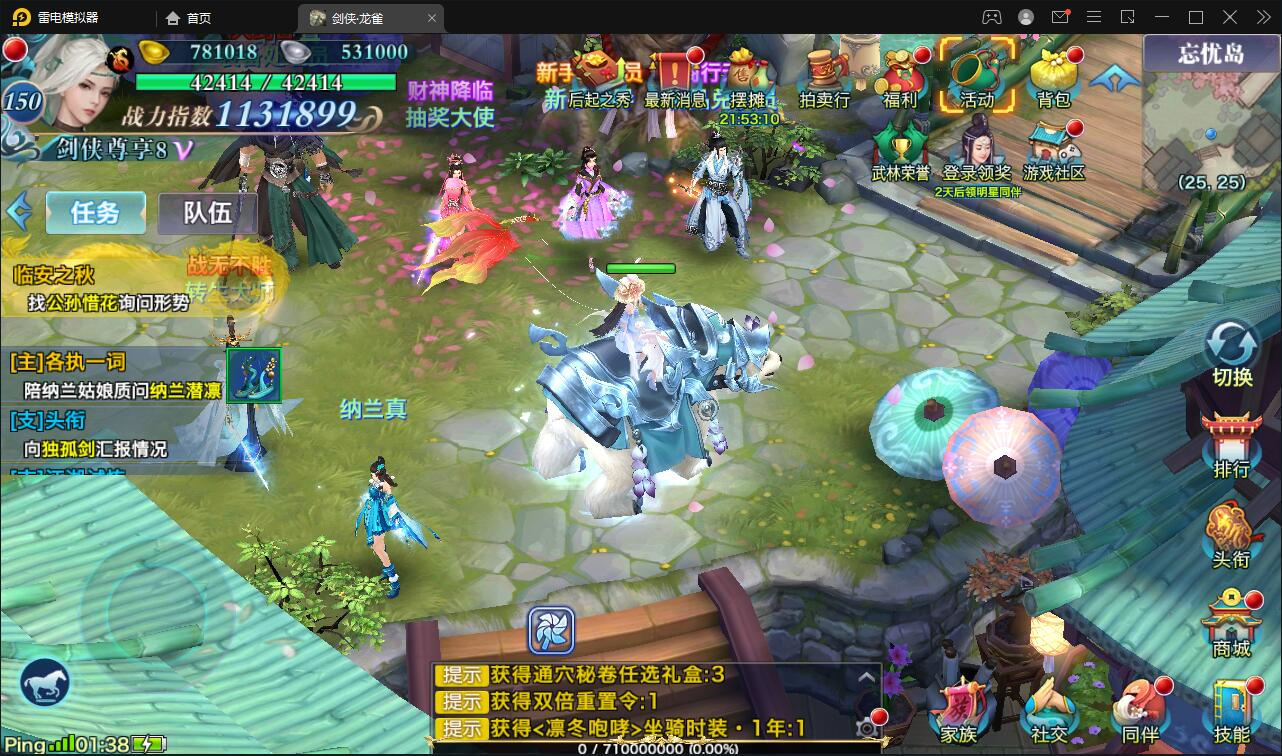Claim the 登录领奖 login reward

click(x=977, y=152)
